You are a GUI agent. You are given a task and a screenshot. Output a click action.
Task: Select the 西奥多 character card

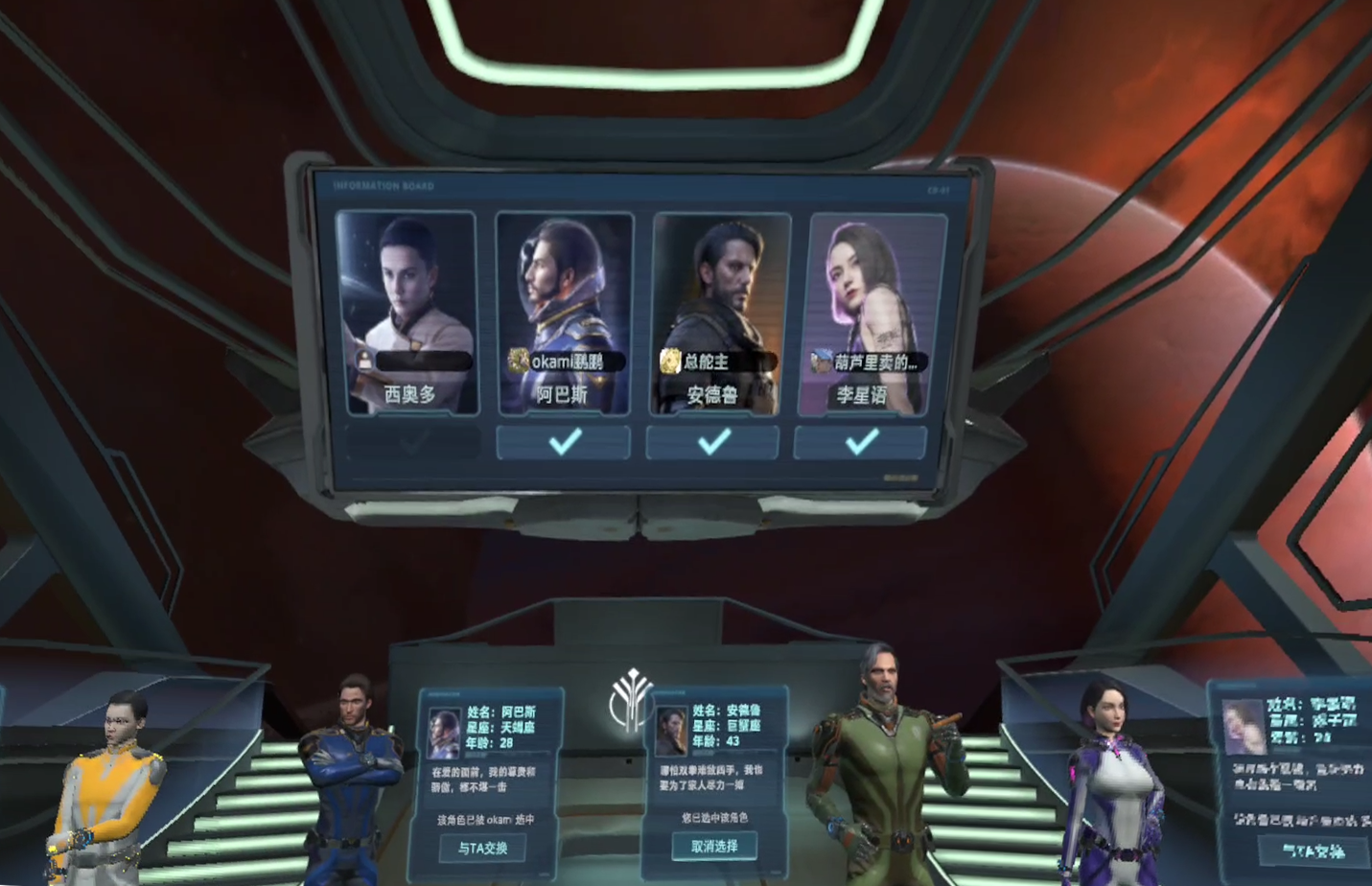click(x=408, y=312)
